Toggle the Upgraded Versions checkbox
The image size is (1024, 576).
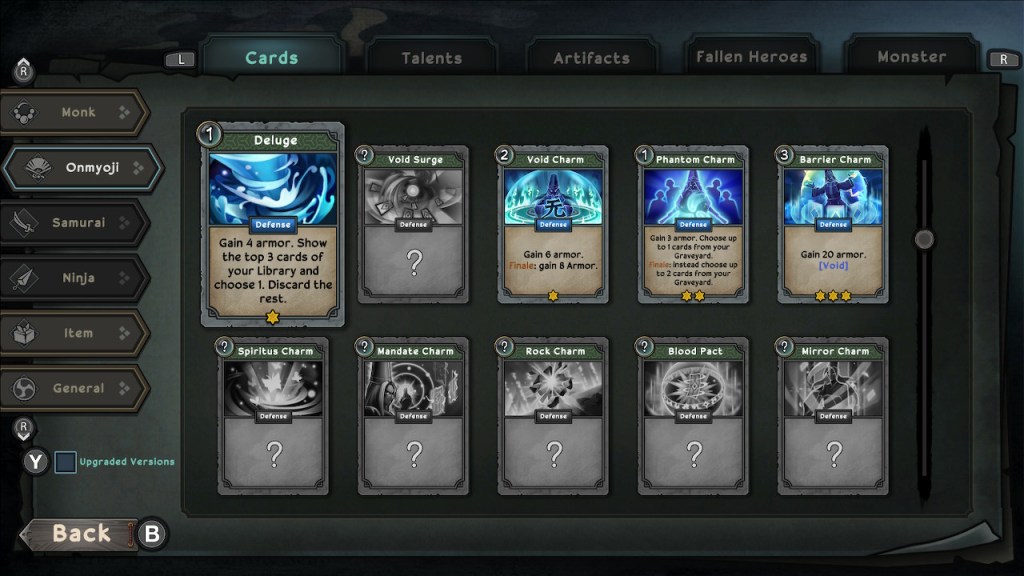[x=65, y=462]
